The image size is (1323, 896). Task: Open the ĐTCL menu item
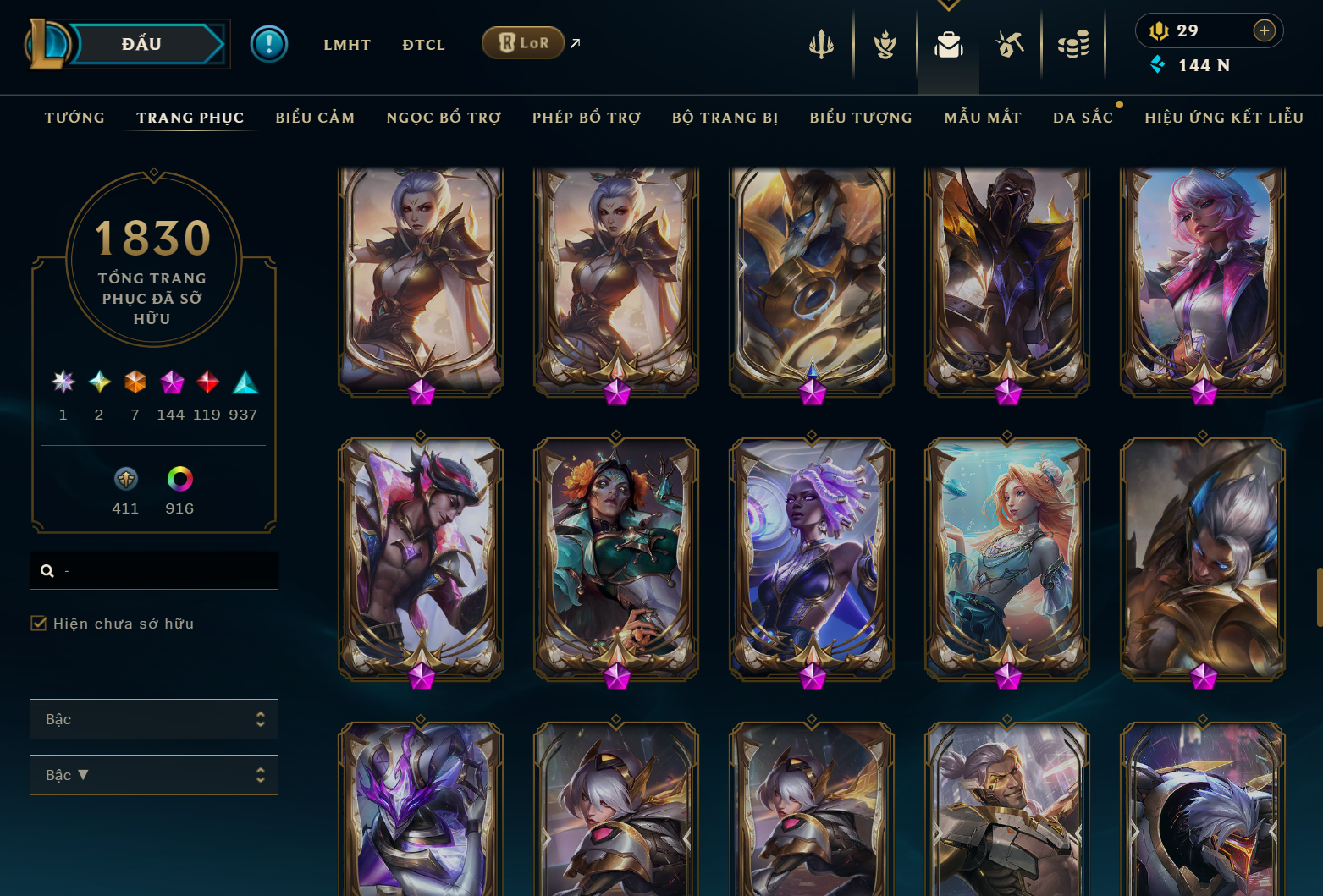(x=423, y=44)
